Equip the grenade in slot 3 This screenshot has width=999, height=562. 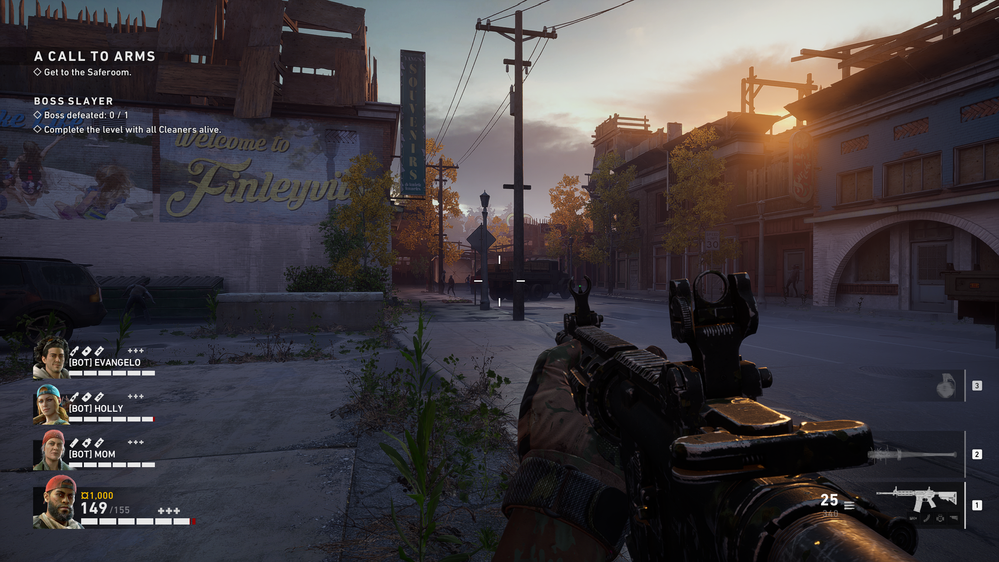point(946,386)
